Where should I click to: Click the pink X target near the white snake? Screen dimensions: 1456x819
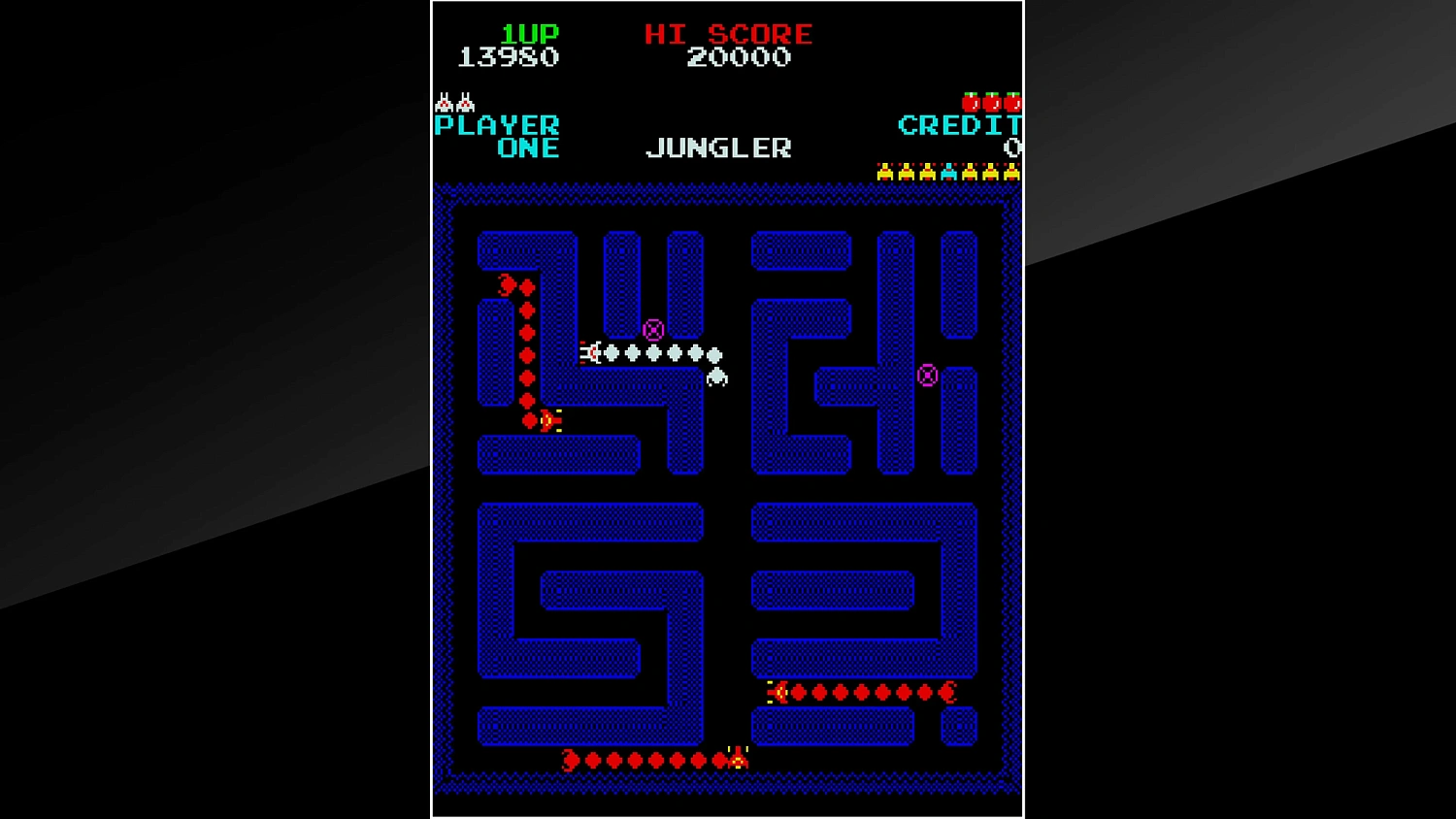652,329
